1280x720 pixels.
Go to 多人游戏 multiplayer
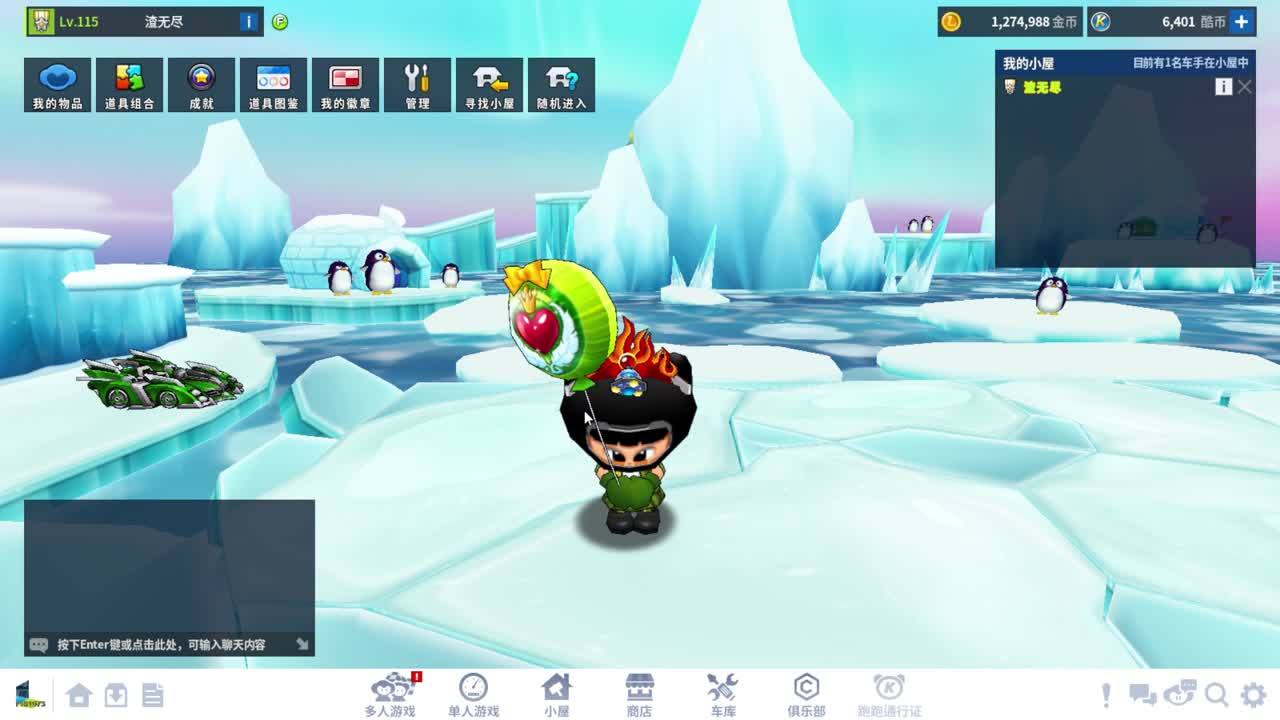coord(389,694)
